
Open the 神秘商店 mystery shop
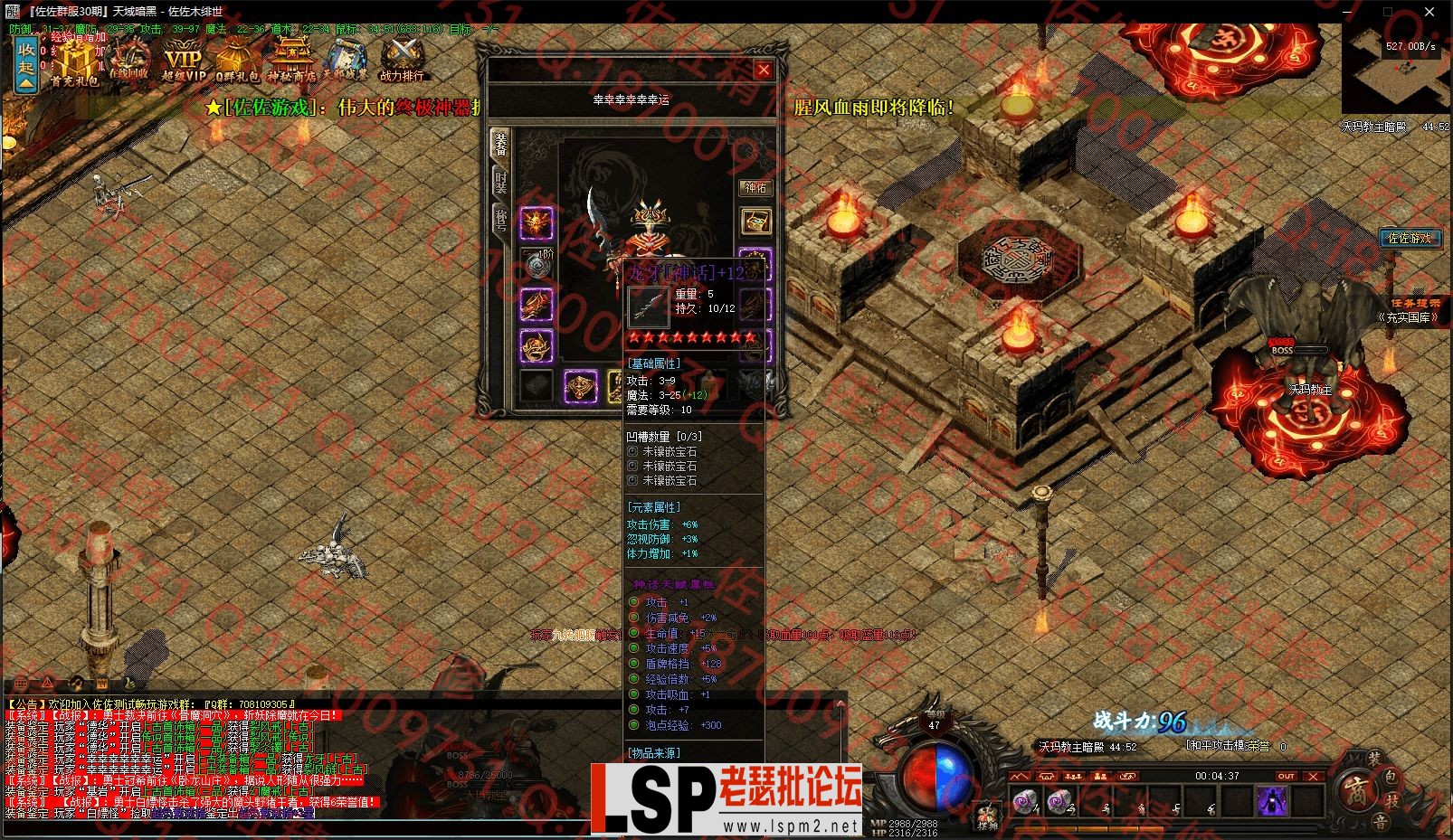[291, 63]
